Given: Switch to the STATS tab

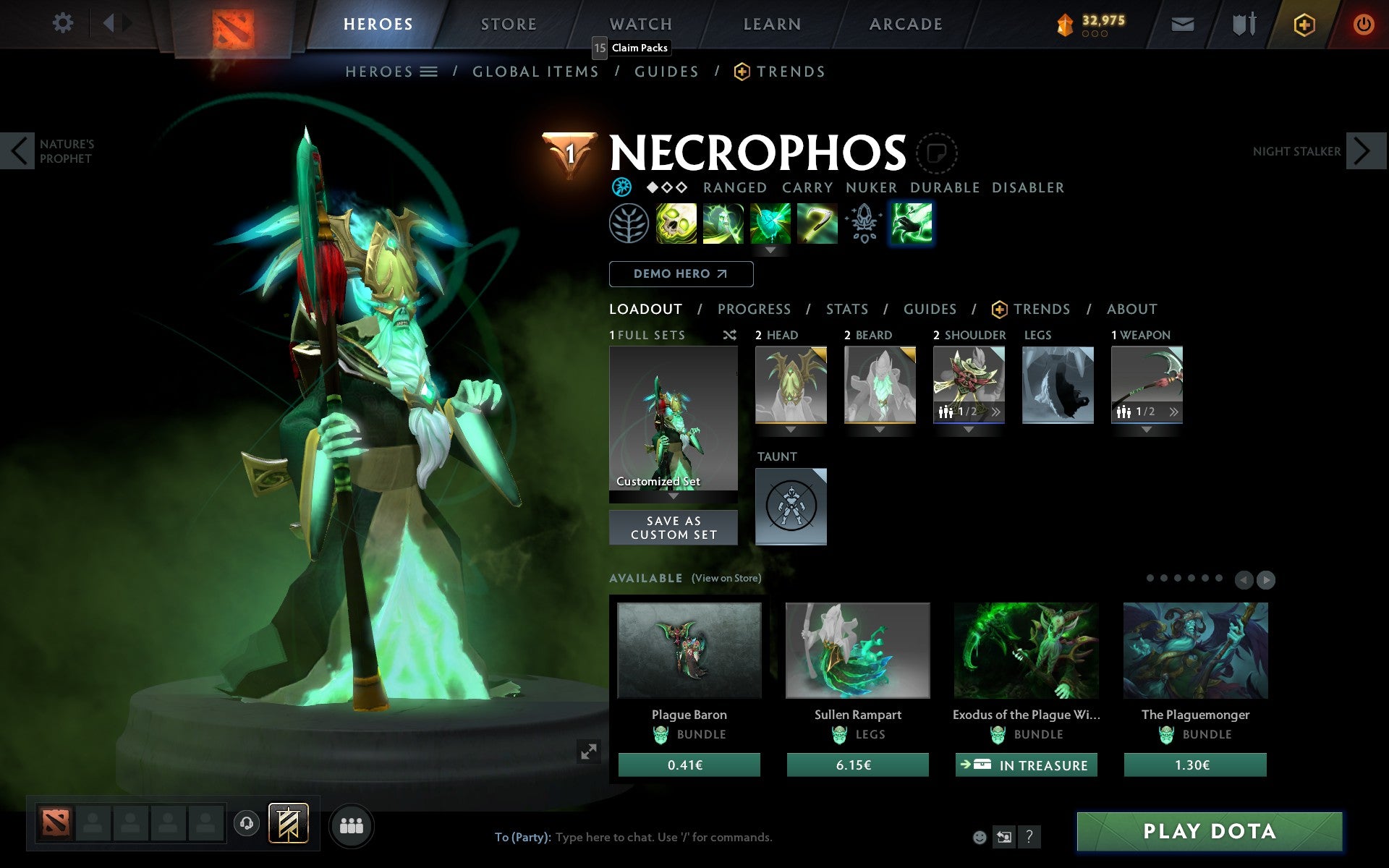Looking at the screenshot, I should click(846, 310).
